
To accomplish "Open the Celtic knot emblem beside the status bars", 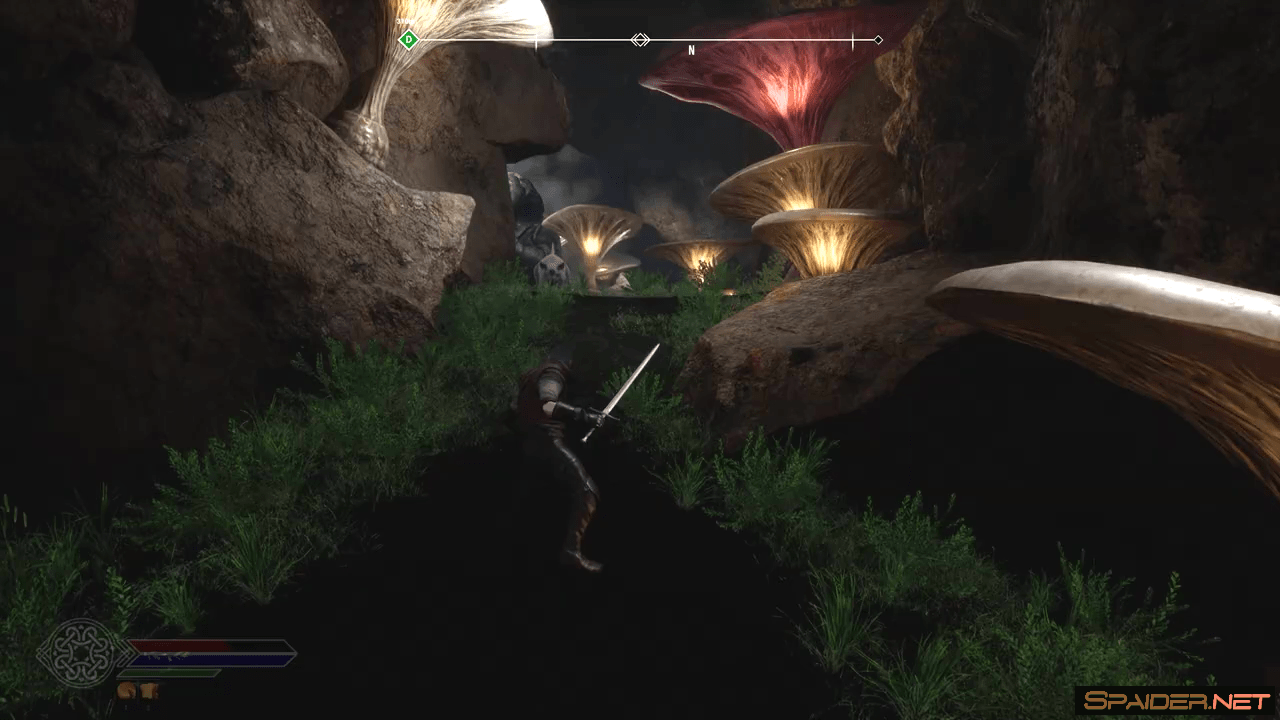I will (x=81, y=653).
